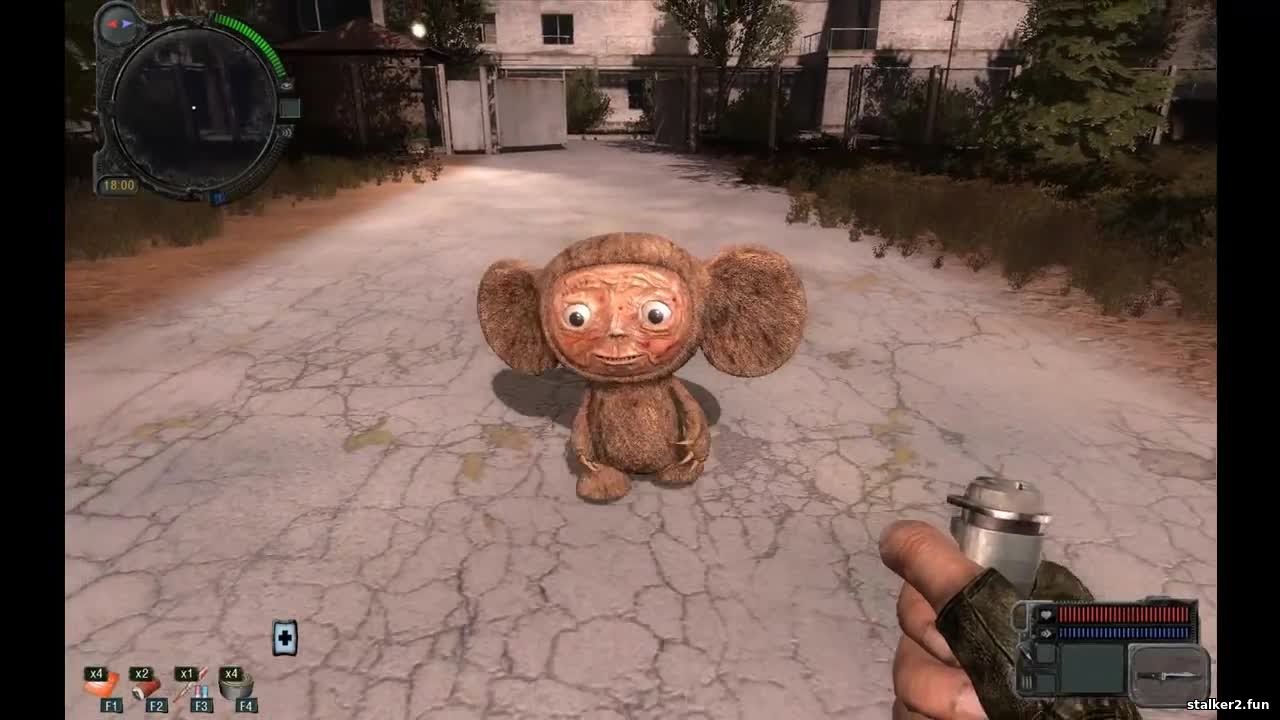Select the compass with red and blue arrows
Screen dimensions: 1280x720
(x=119, y=22)
